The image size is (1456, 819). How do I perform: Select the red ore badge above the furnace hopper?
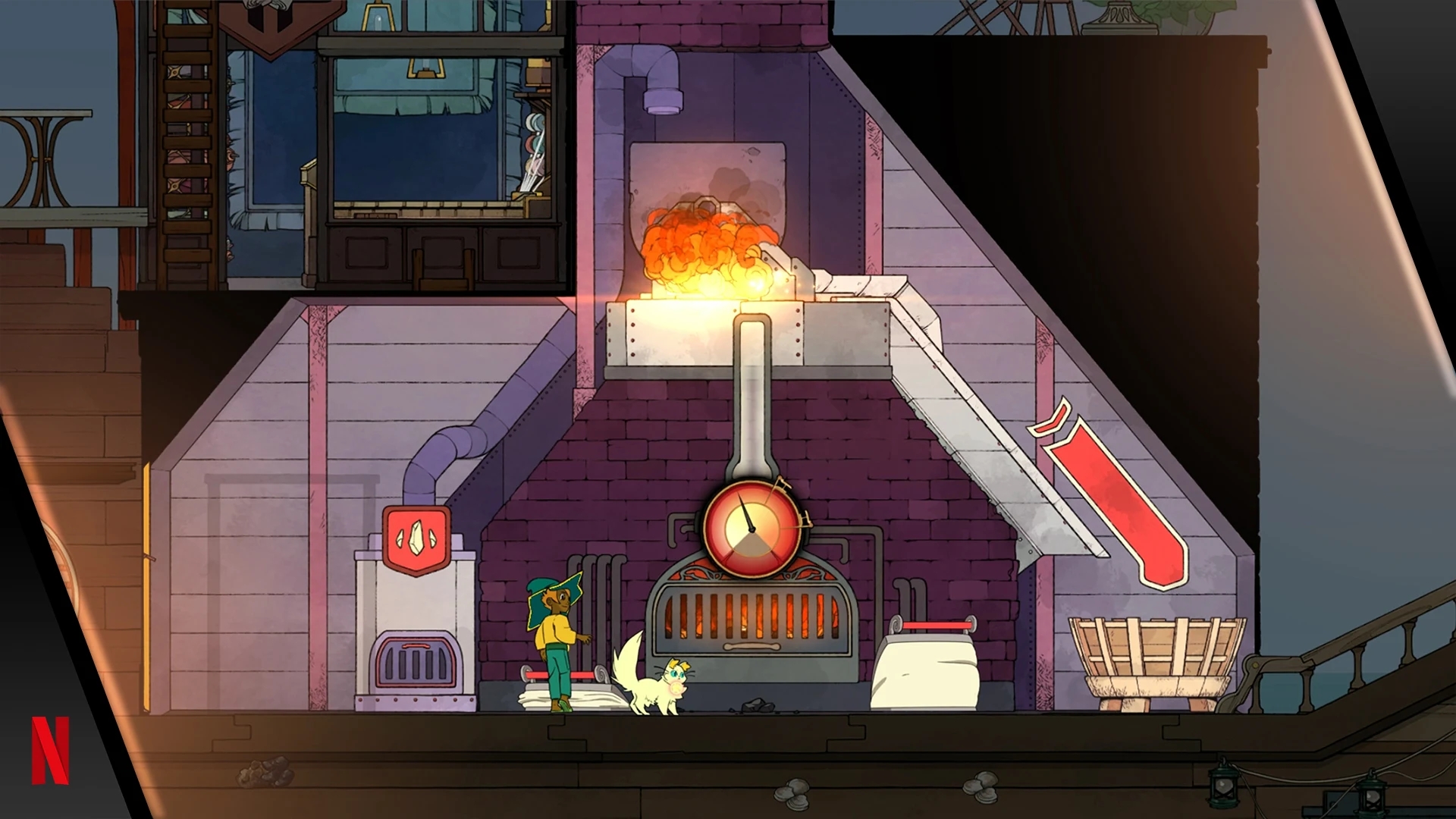pyautogui.click(x=416, y=538)
